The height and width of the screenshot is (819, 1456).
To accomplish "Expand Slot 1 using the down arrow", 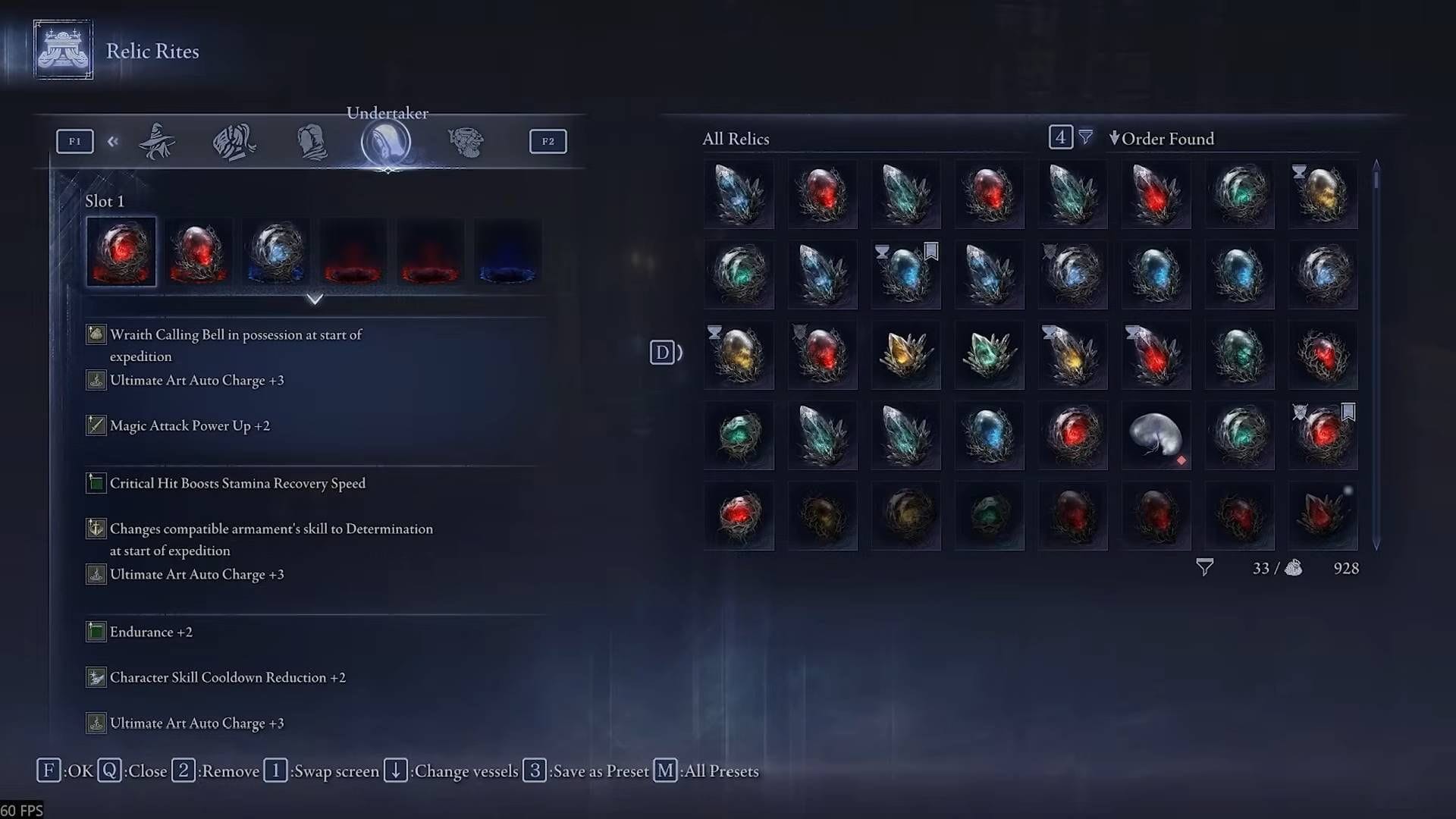I will [315, 299].
